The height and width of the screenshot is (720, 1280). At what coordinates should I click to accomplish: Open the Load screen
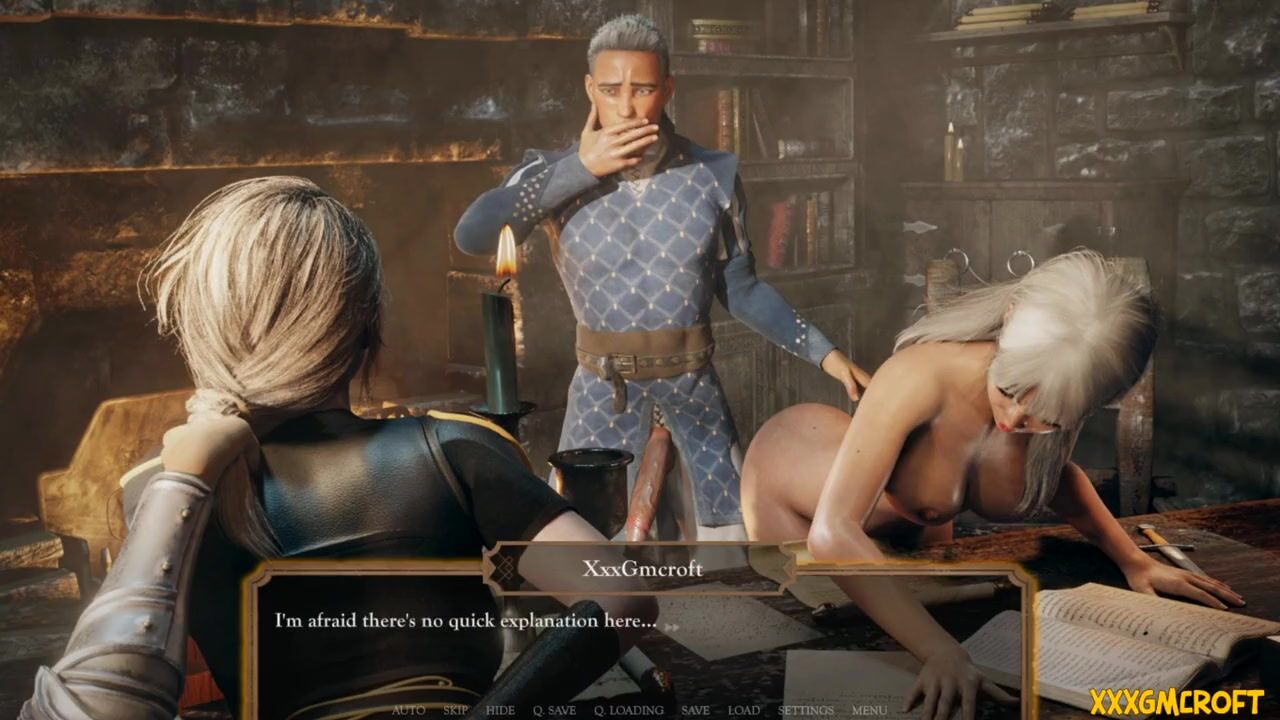click(x=743, y=710)
